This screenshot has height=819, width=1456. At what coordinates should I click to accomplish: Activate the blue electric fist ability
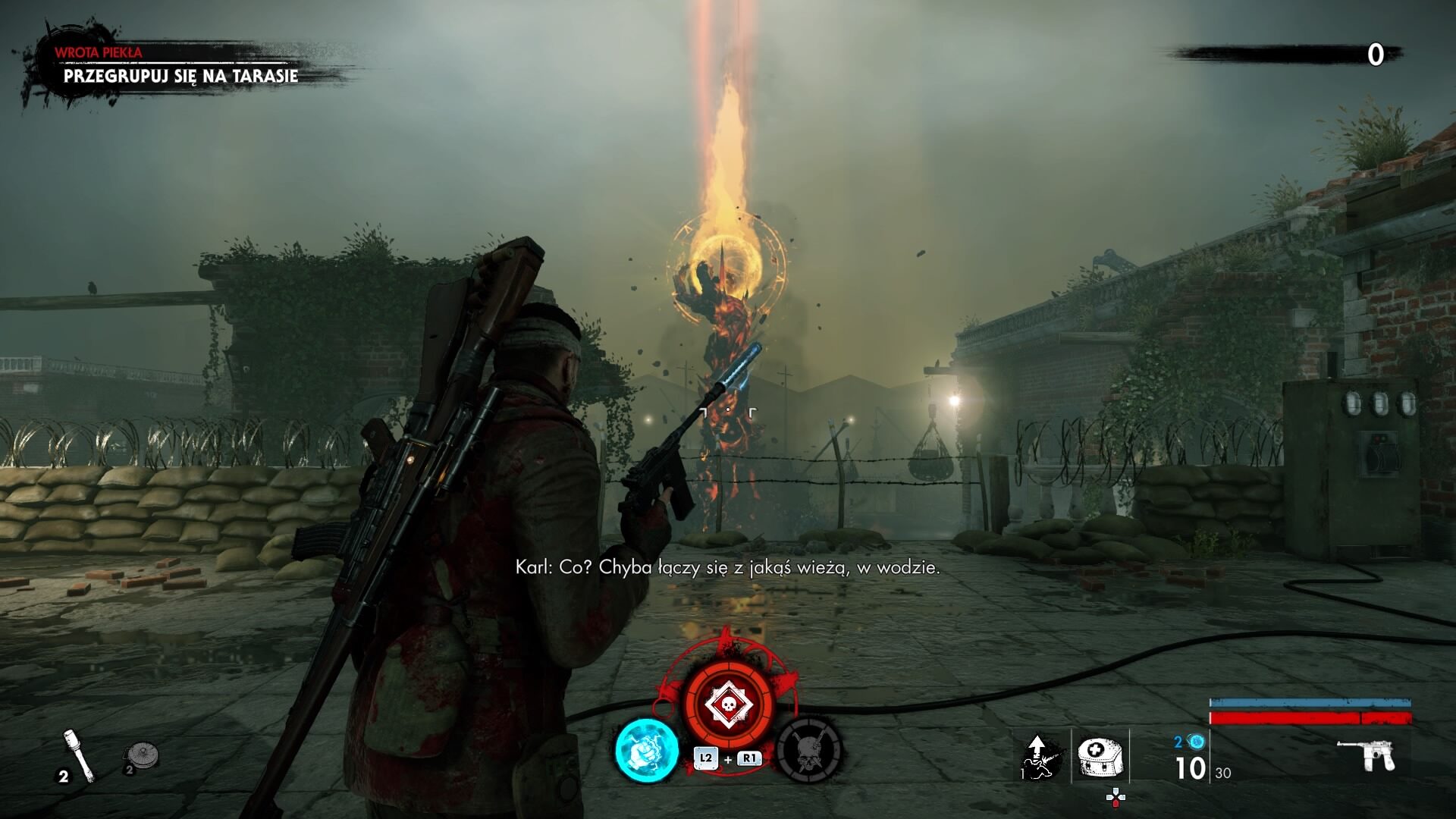click(646, 750)
